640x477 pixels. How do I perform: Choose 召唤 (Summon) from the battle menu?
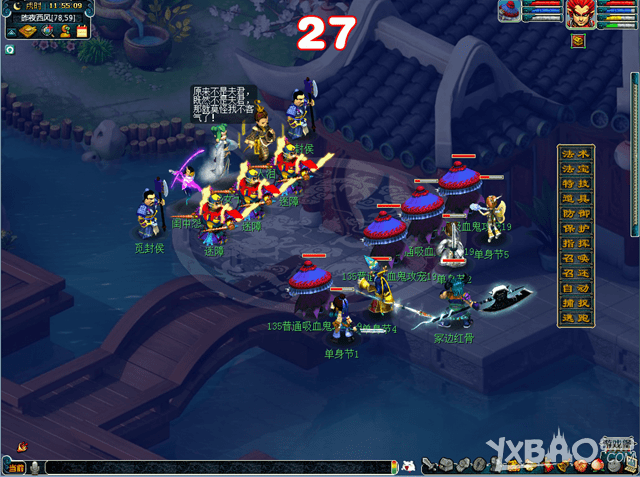[579, 259]
